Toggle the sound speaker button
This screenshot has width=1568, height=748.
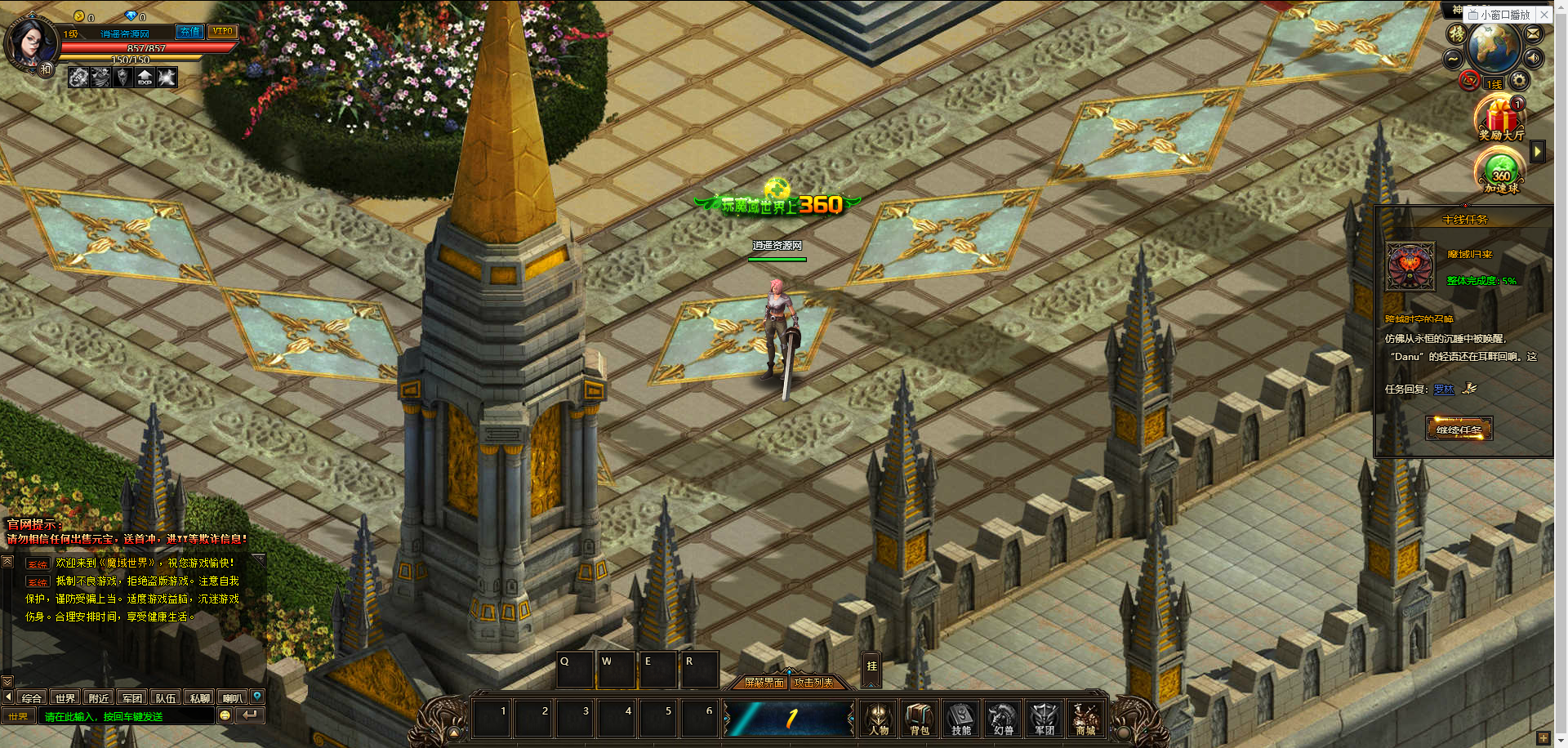pos(1534,58)
